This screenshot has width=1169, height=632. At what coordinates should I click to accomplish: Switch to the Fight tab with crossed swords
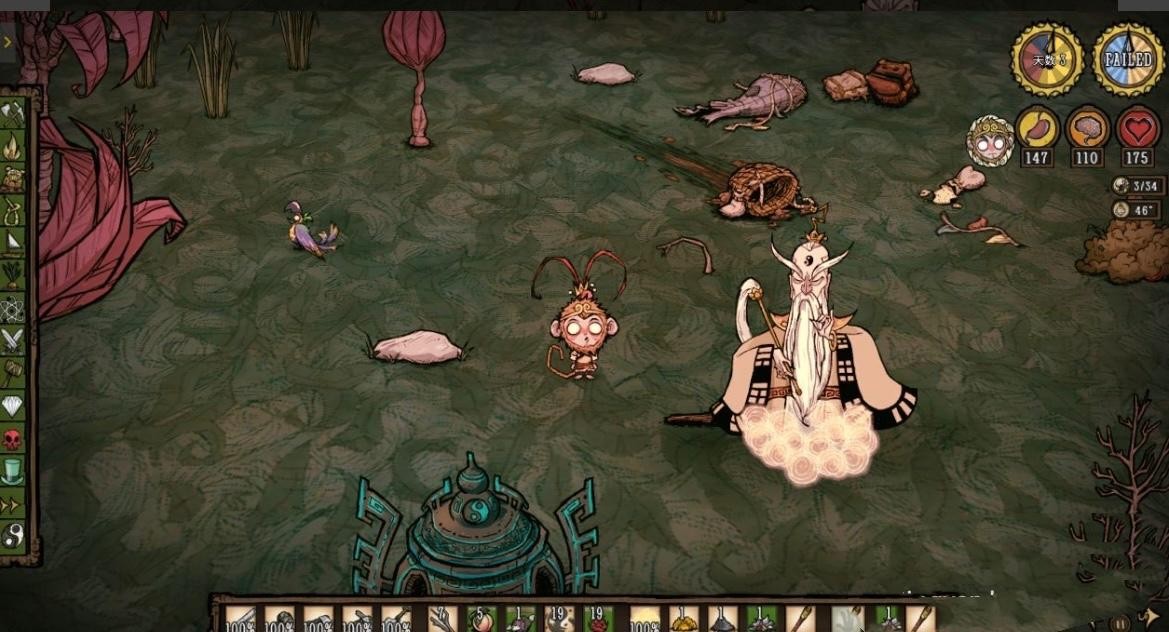pos(14,340)
